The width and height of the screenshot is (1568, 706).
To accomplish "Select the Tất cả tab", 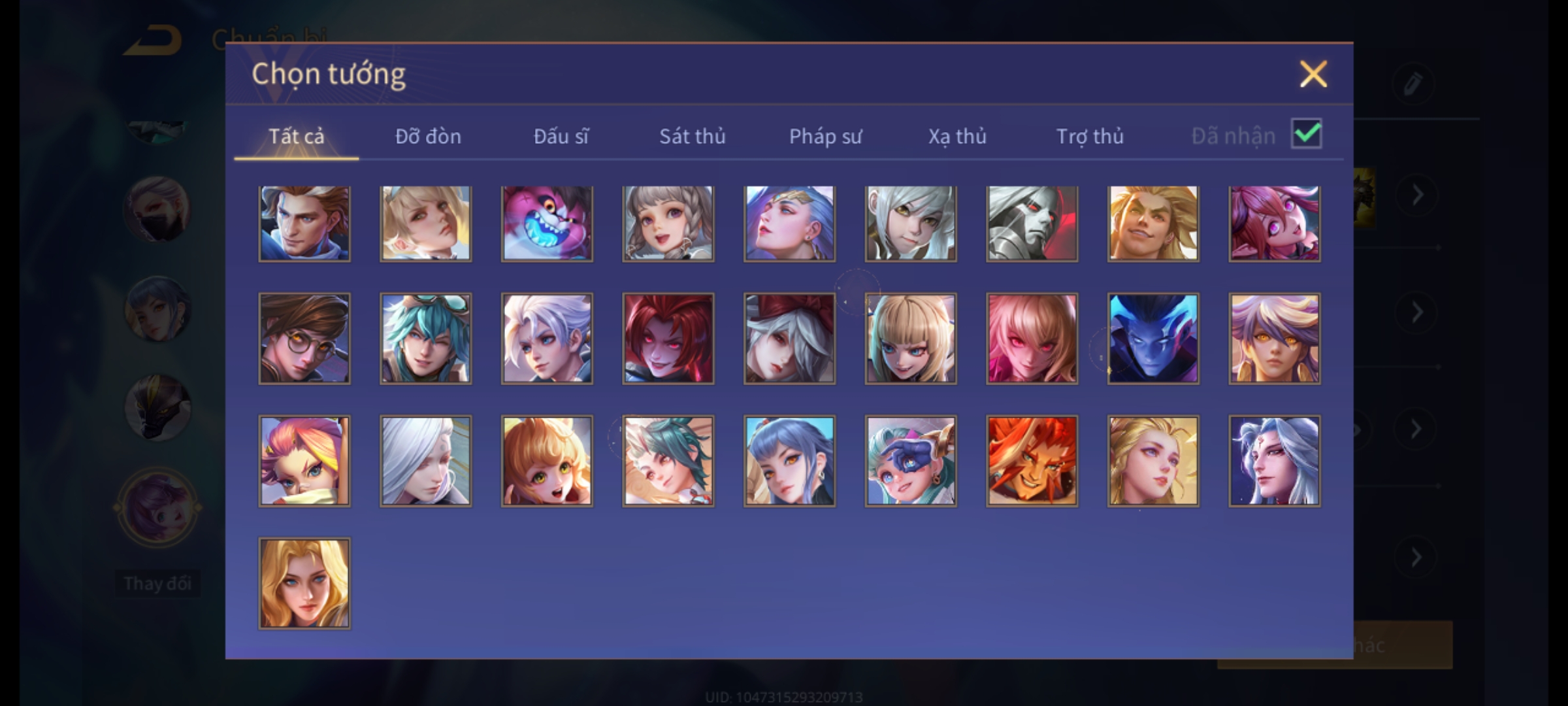I will click(x=296, y=136).
